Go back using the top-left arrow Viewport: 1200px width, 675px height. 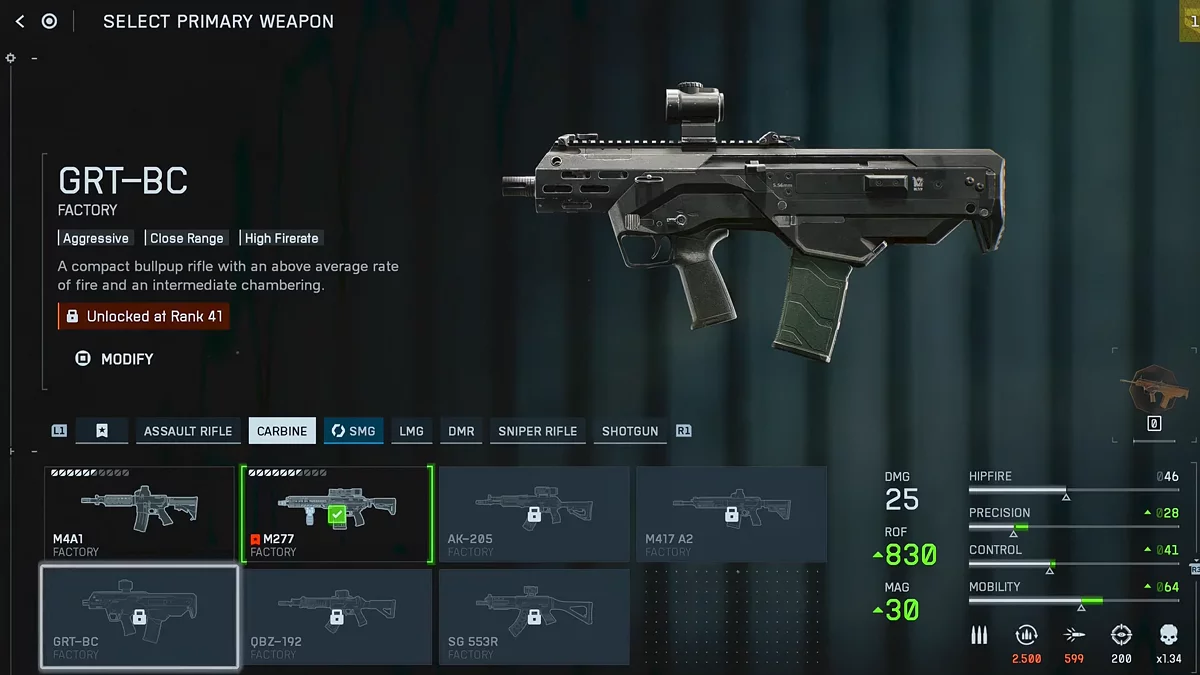click(x=20, y=21)
